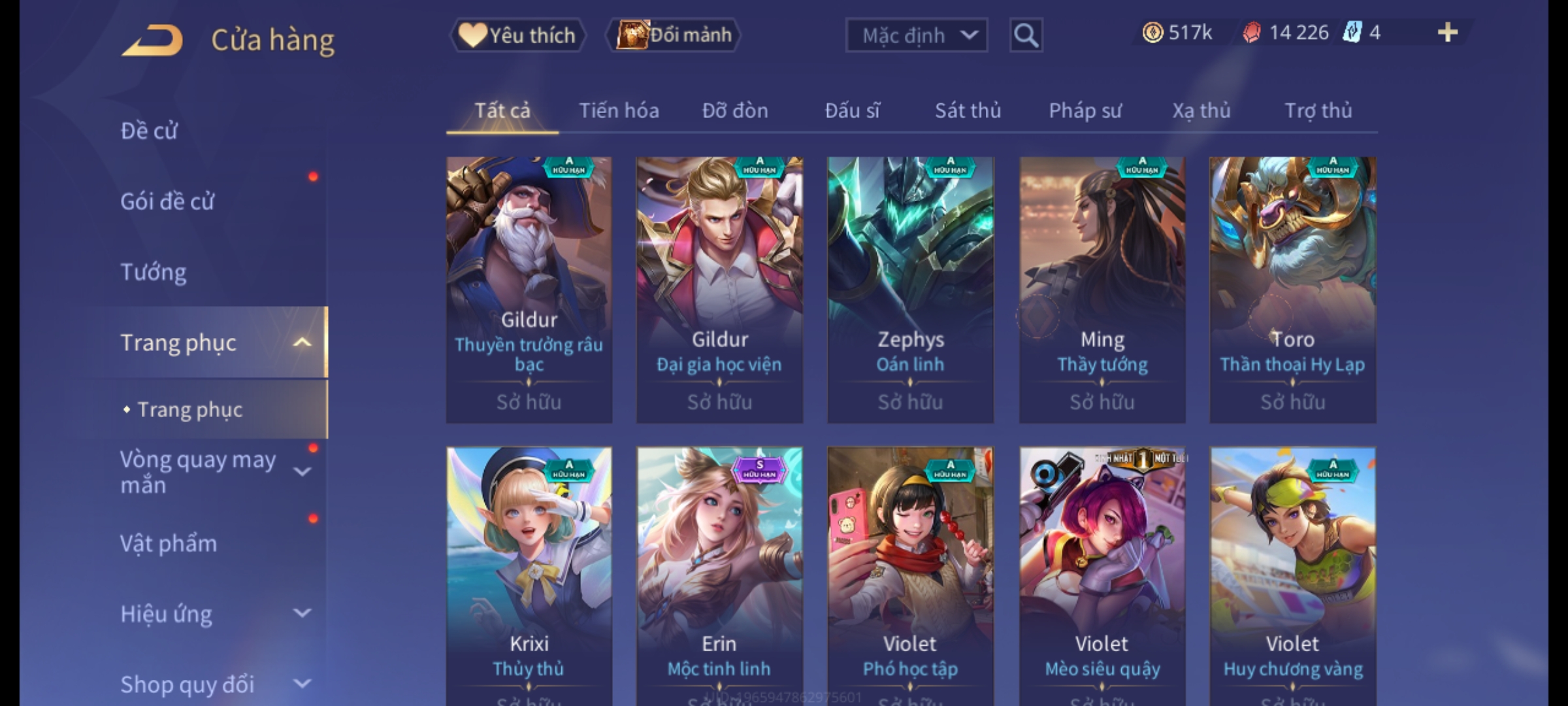Switch to the Đỡ đòn tab
The width and height of the screenshot is (1568, 706).
tap(735, 111)
